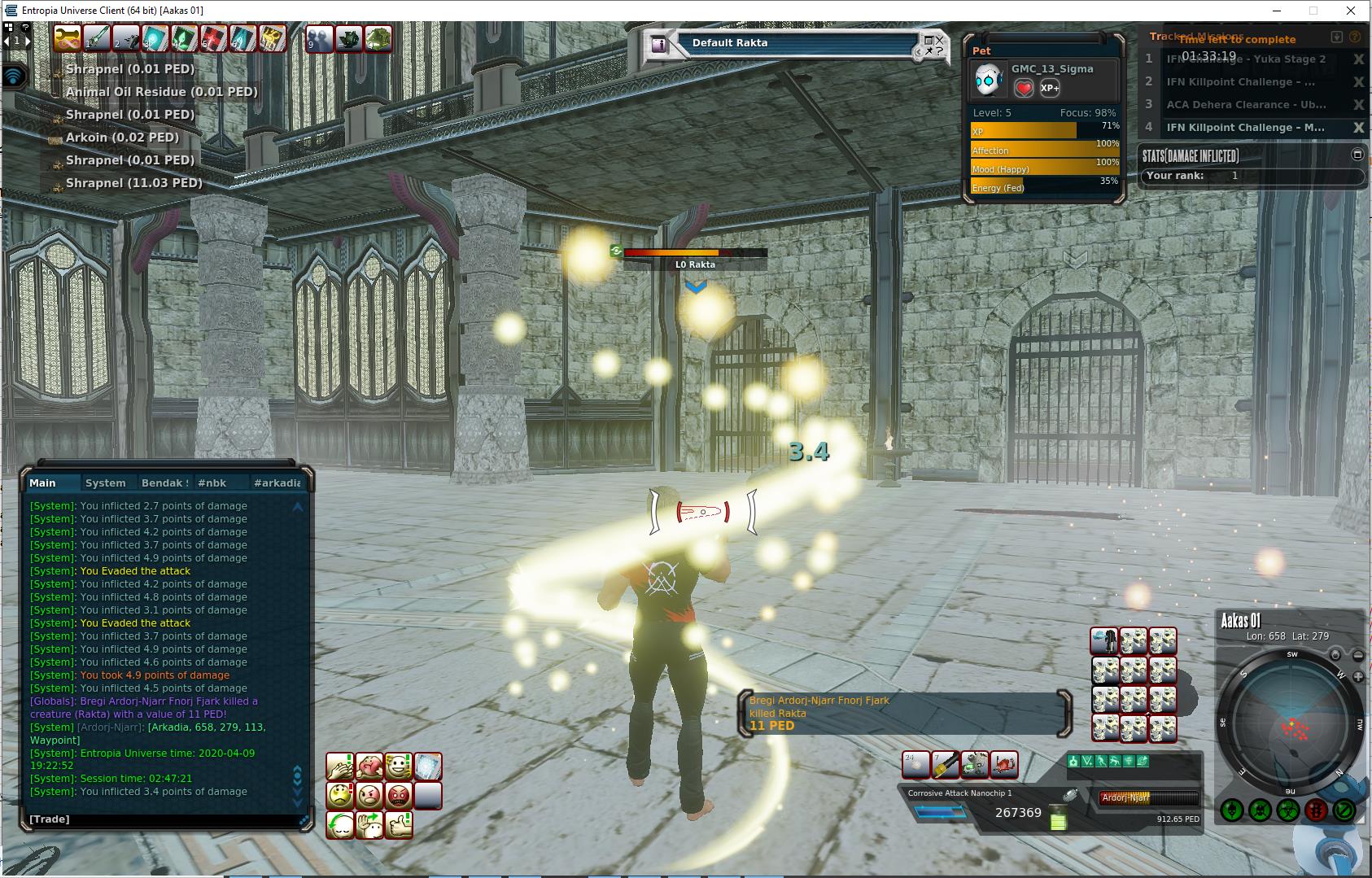The image size is (1372, 878).
Task: Switch to the System chat tab
Action: click(x=106, y=483)
